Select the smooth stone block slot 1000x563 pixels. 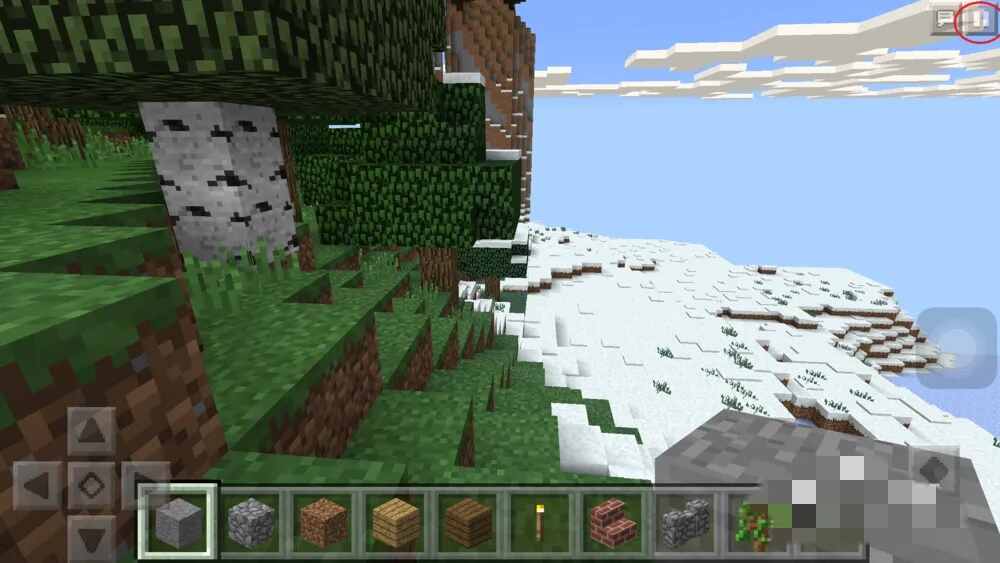pos(178,521)
